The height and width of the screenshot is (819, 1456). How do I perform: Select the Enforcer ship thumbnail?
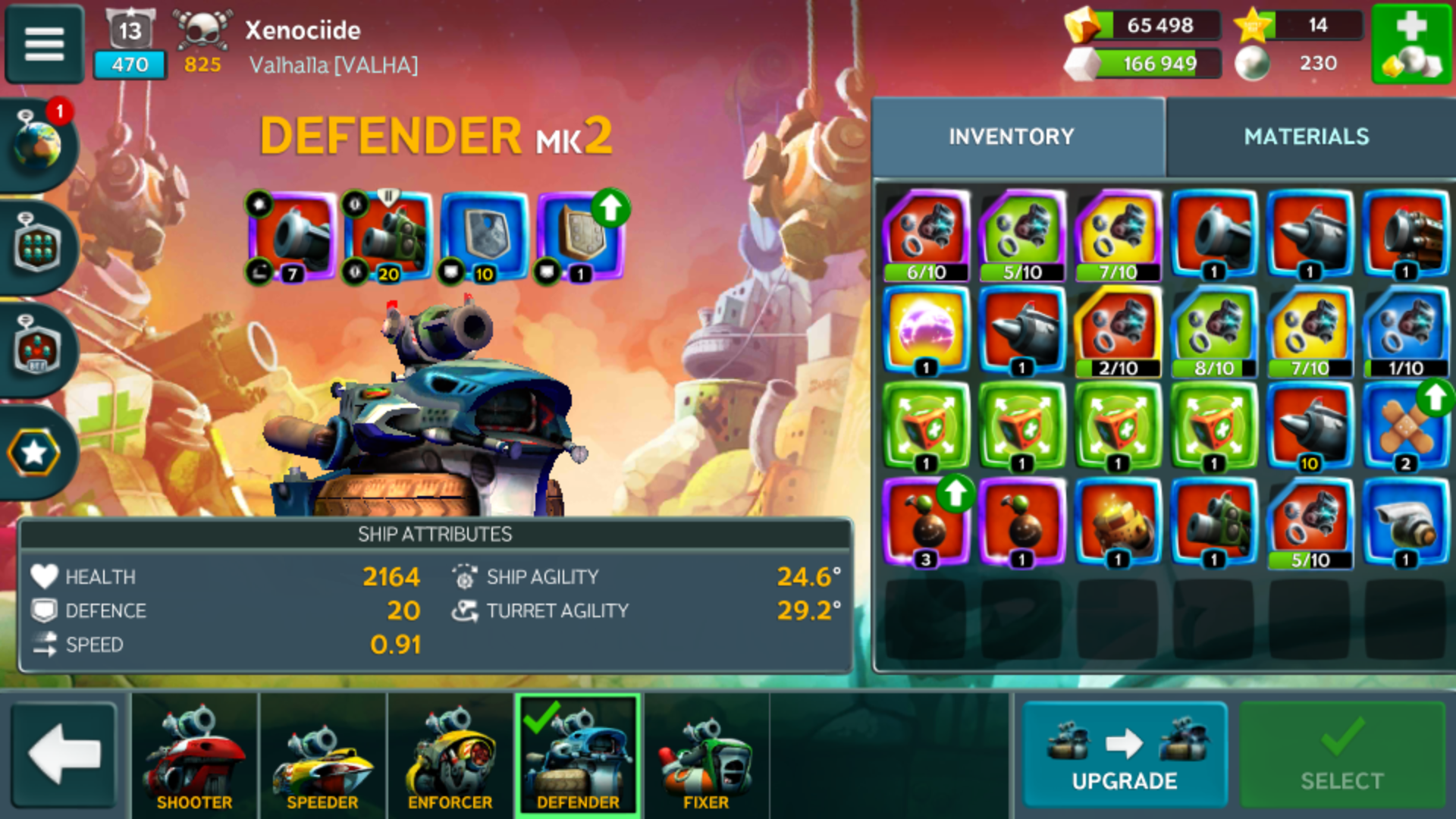(450, 756)
